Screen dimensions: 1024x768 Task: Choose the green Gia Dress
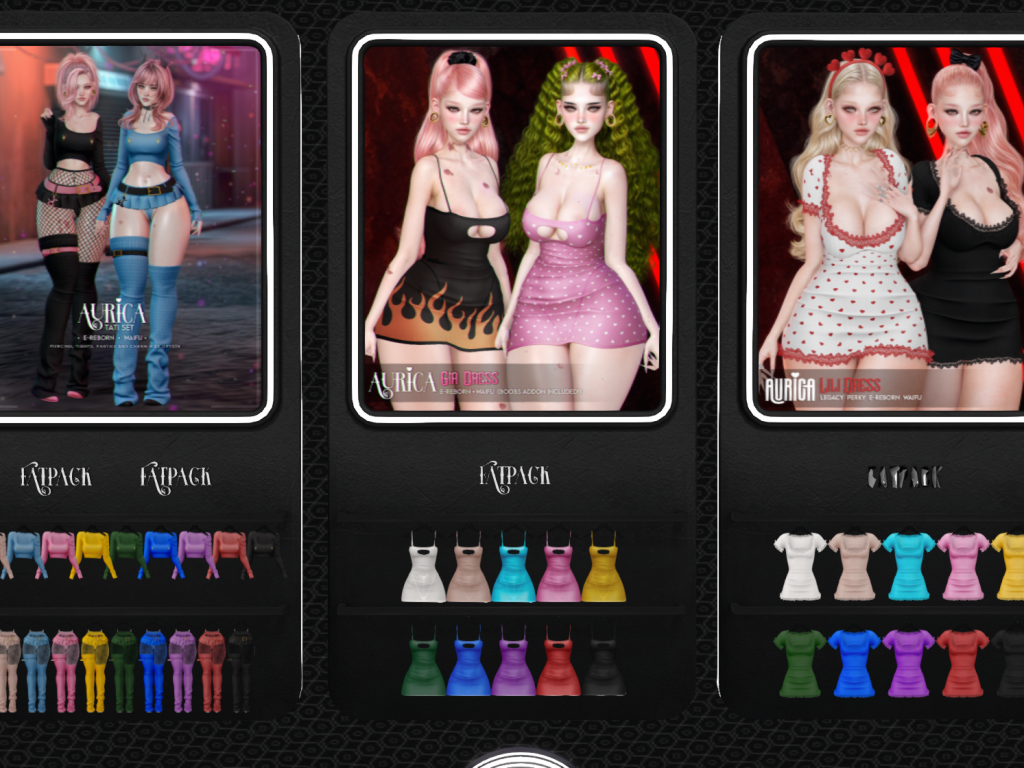423,663
